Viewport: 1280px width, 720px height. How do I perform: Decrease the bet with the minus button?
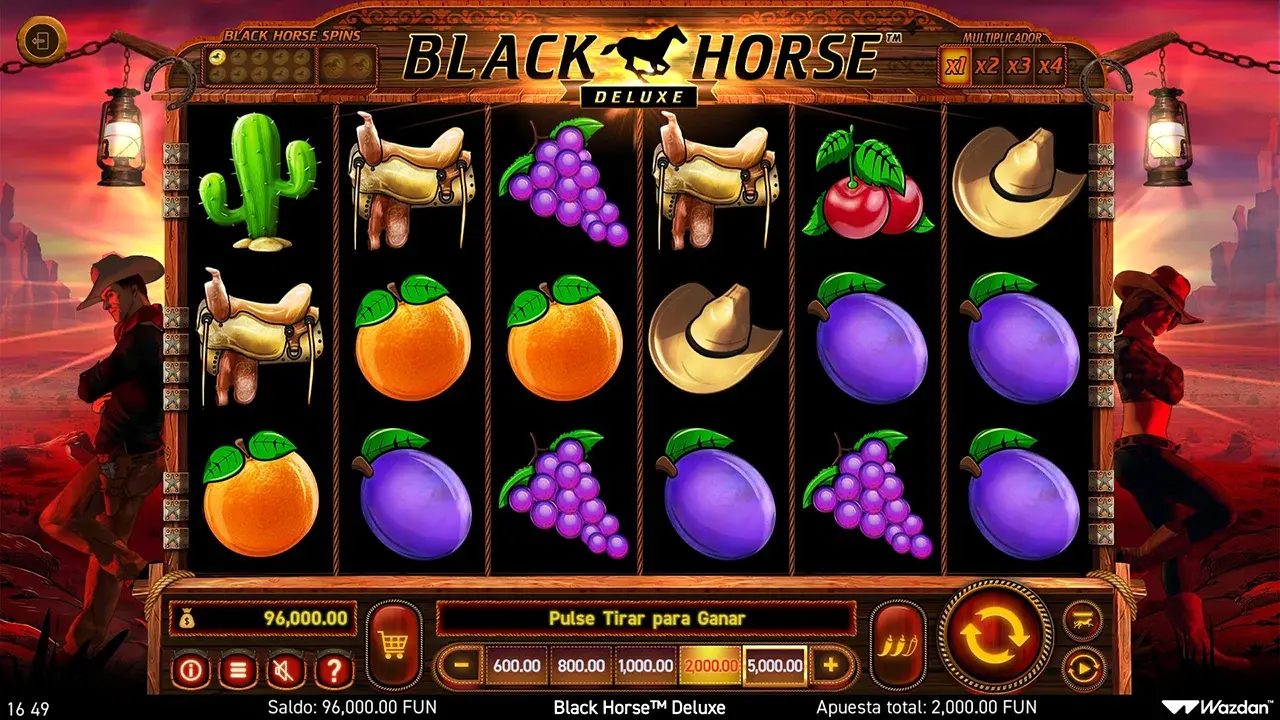click(461, 665)
